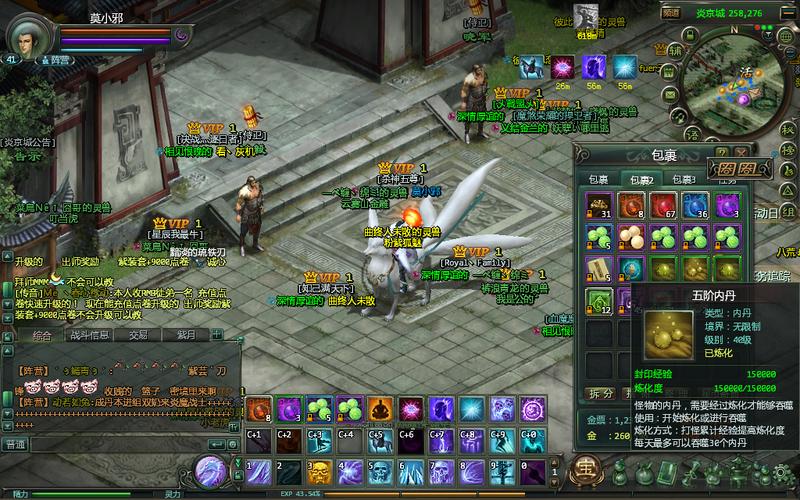Select the green slot item with count 12
This screenshot has width=800, height=500.
tap(598, 301)
